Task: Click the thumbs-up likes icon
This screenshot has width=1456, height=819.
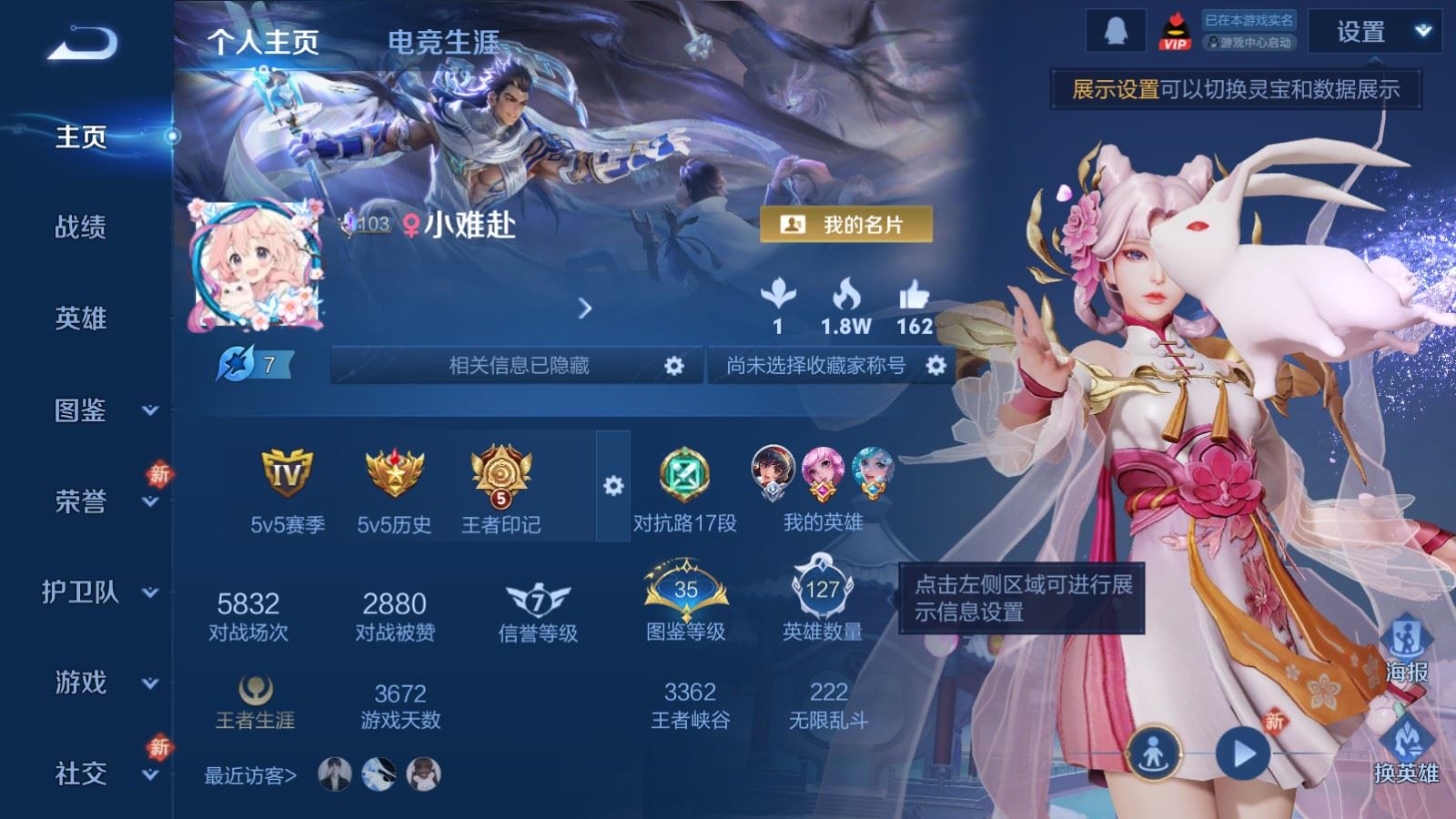Action: (914, 296)
